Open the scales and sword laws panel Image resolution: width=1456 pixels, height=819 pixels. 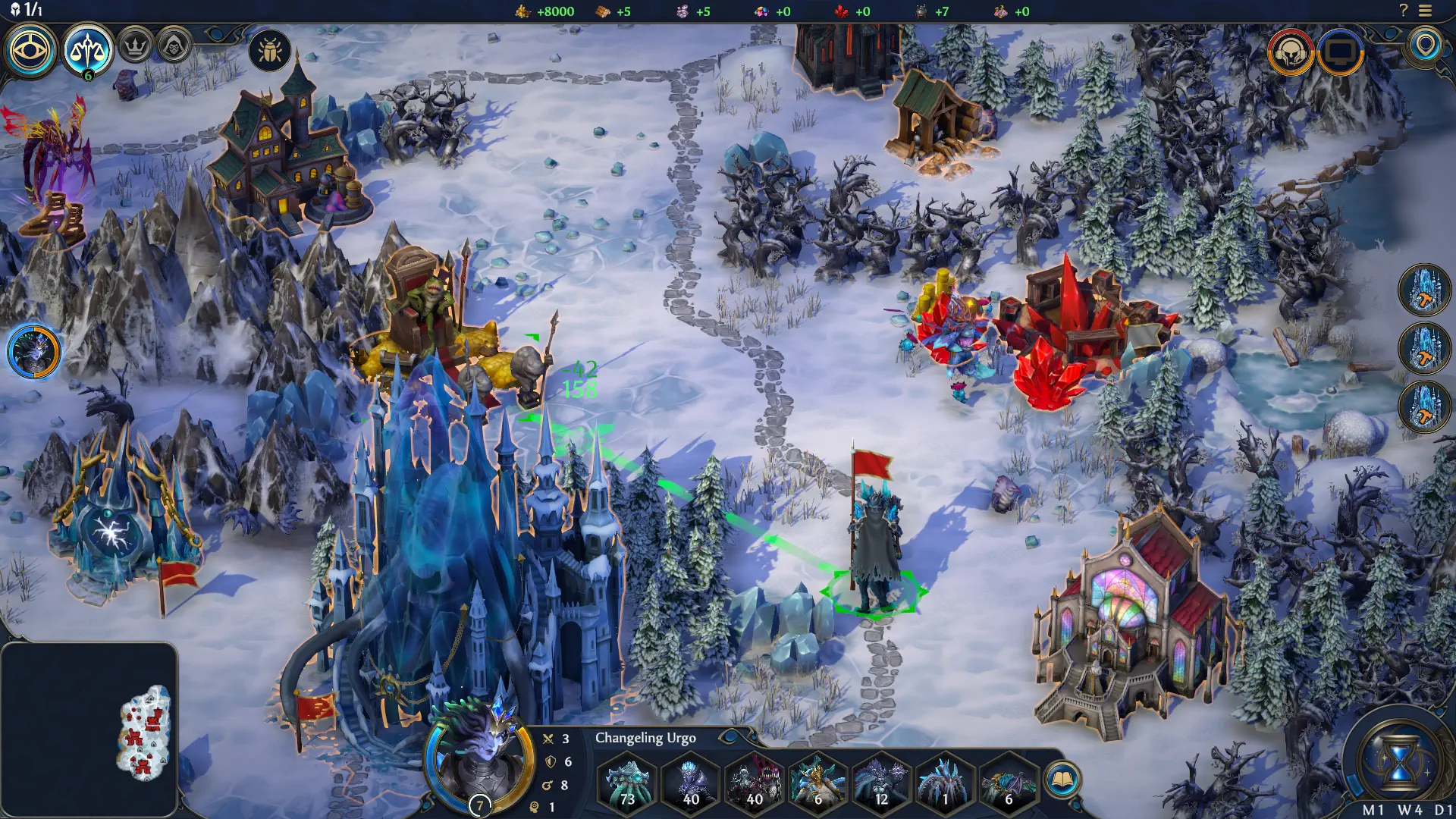[88, 50]
